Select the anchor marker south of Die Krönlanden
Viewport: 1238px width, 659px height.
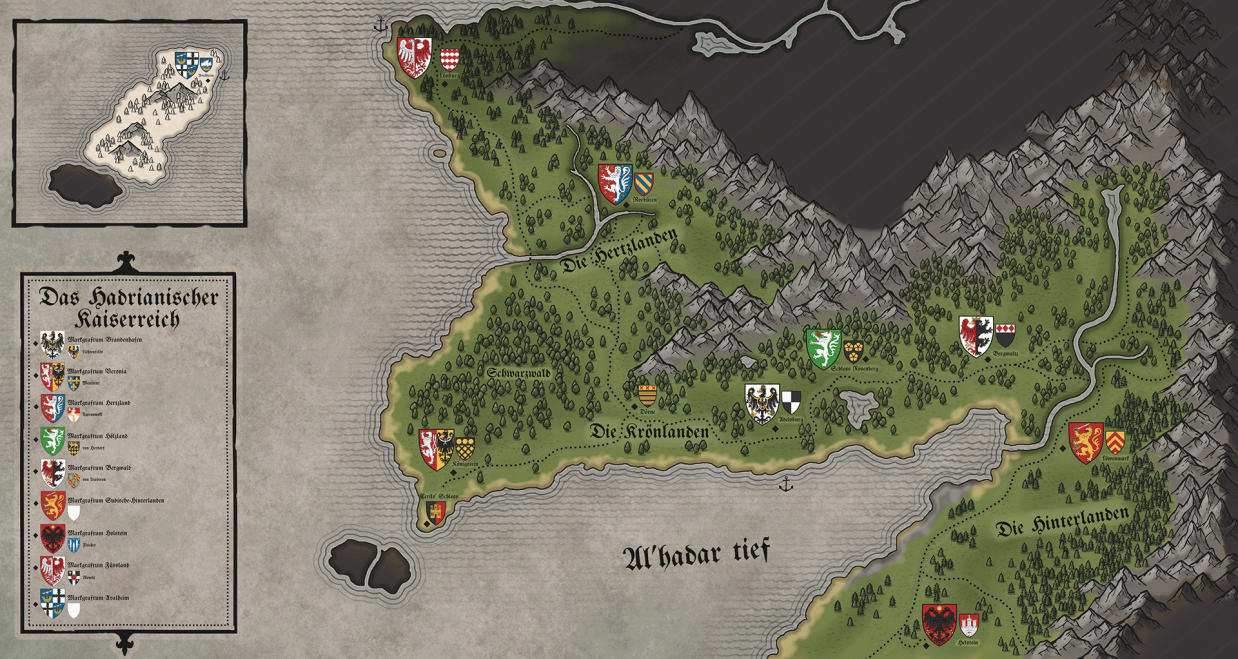786,485
